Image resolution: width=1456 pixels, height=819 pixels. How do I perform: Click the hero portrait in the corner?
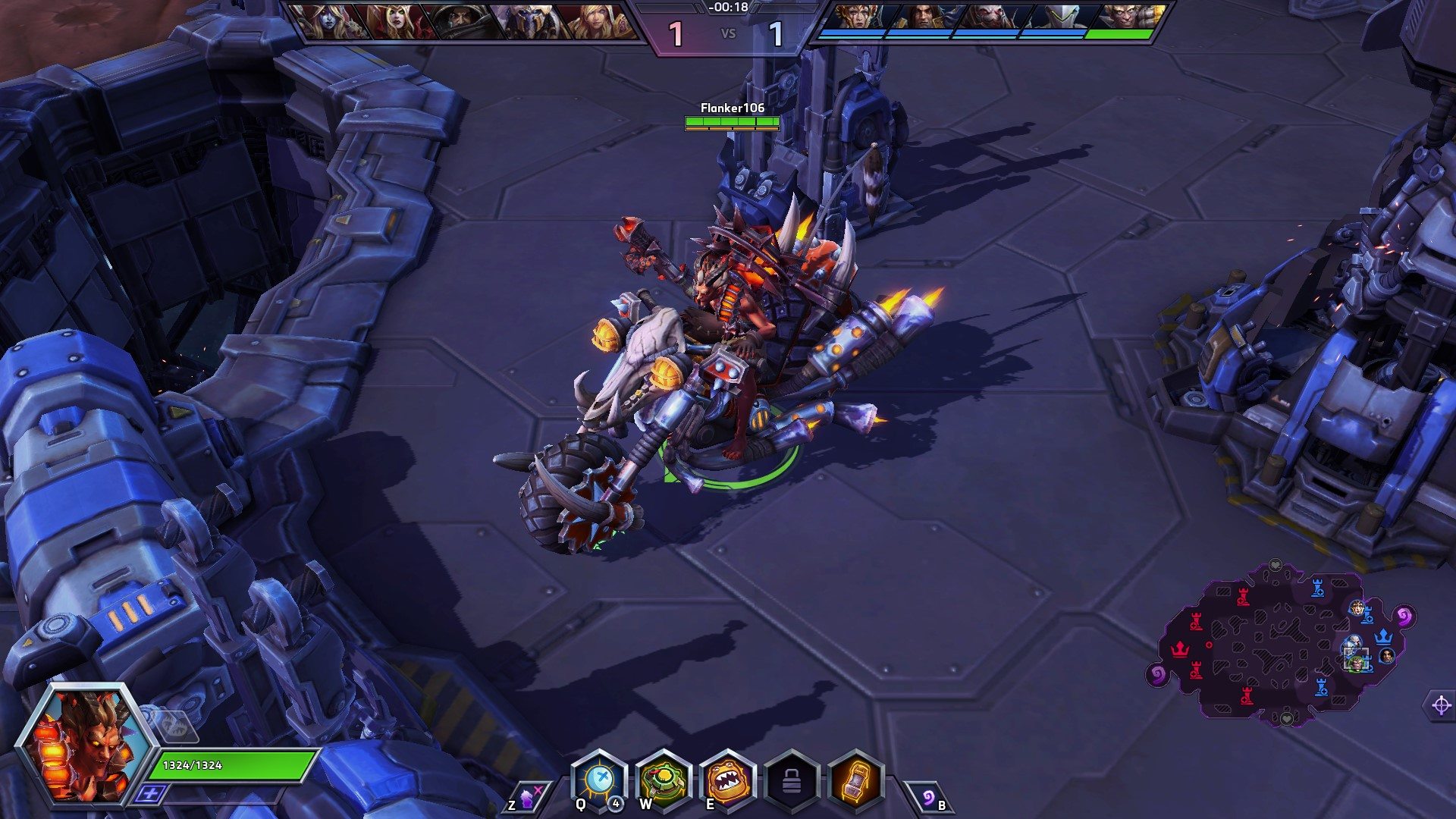[x=85, y=743]
